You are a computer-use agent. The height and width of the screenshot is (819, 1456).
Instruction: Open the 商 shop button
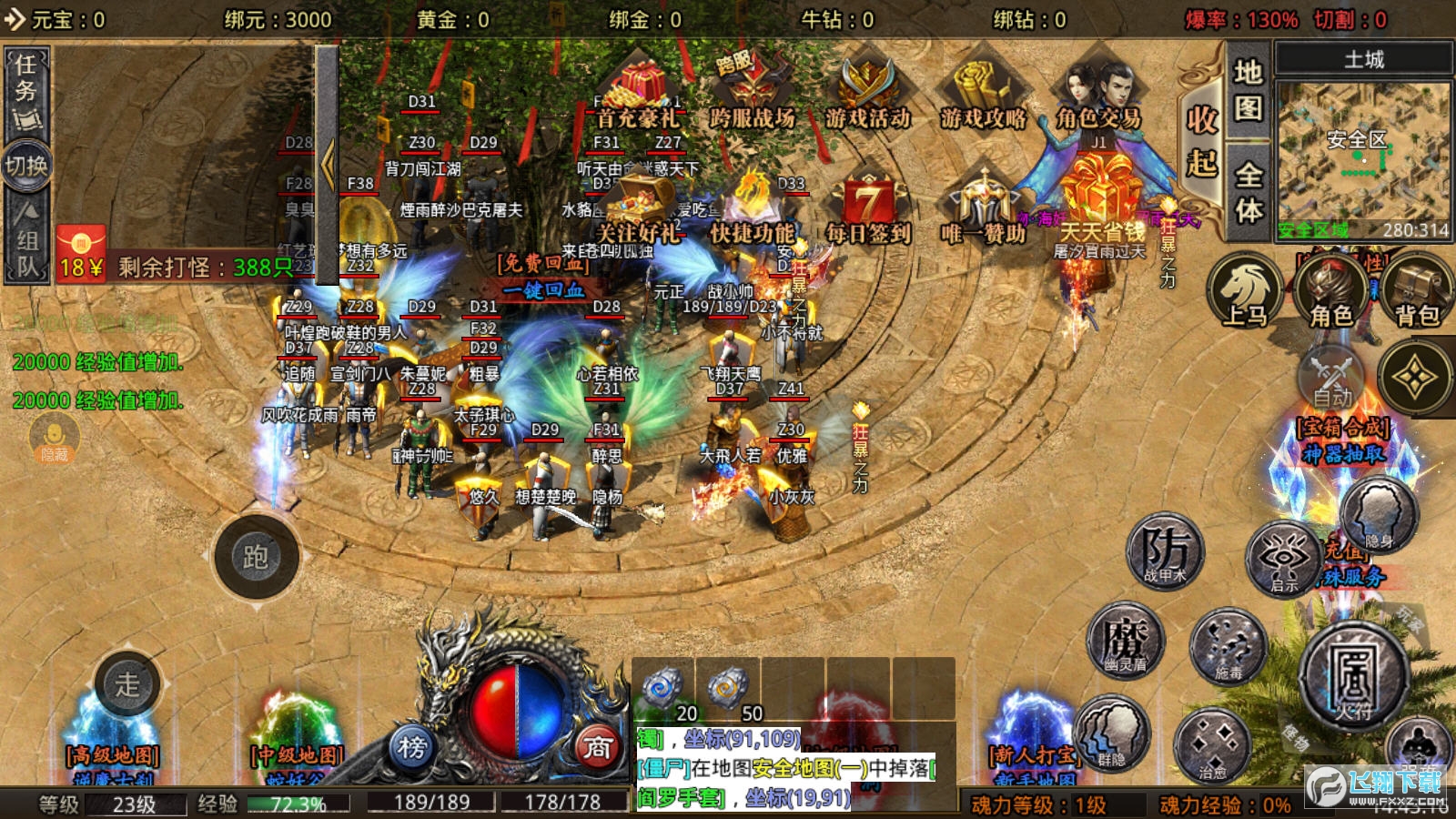pyautogui.click(x=597, y=747)
